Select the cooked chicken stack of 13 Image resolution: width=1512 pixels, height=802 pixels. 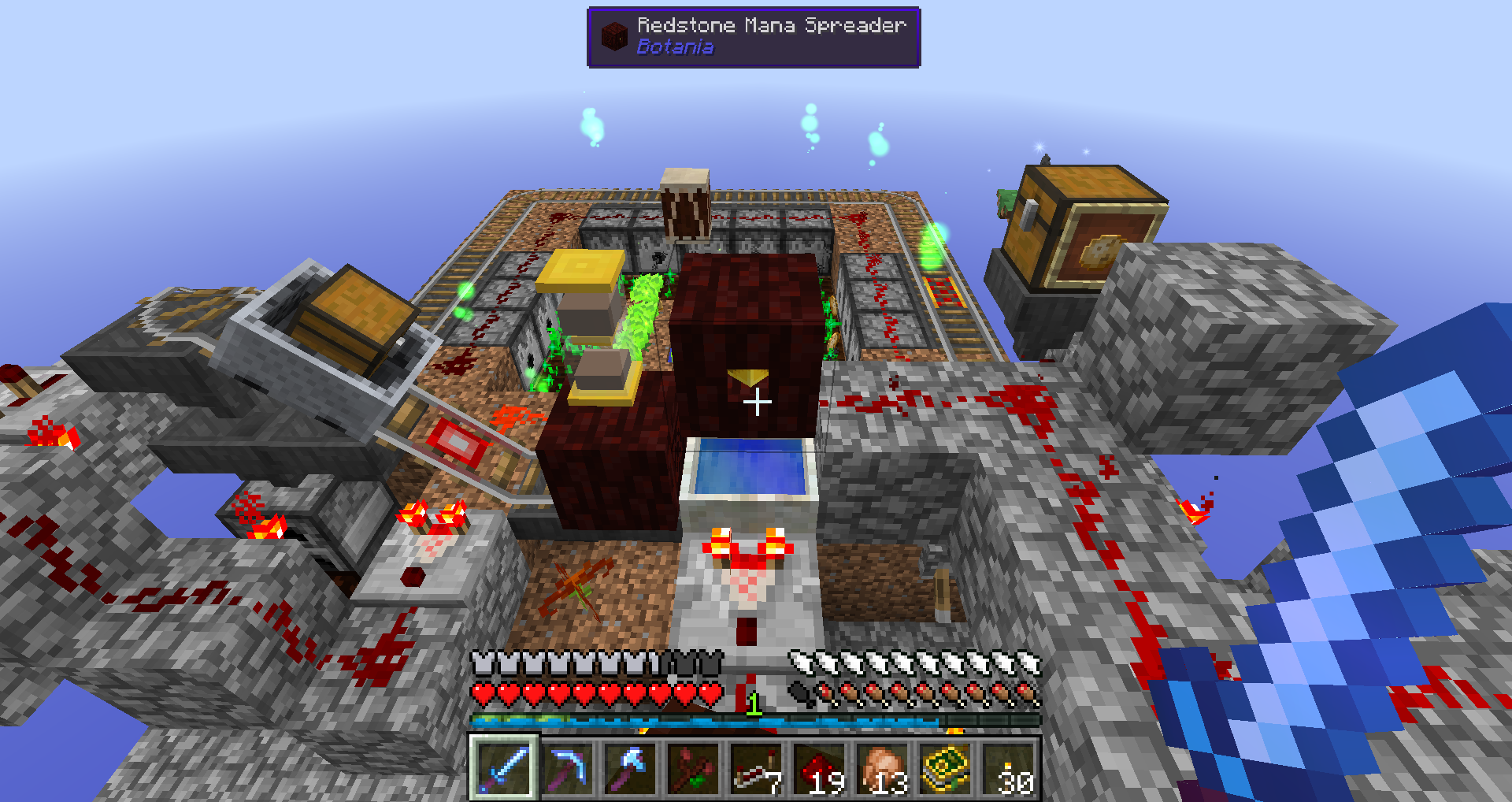coord(883,768)
